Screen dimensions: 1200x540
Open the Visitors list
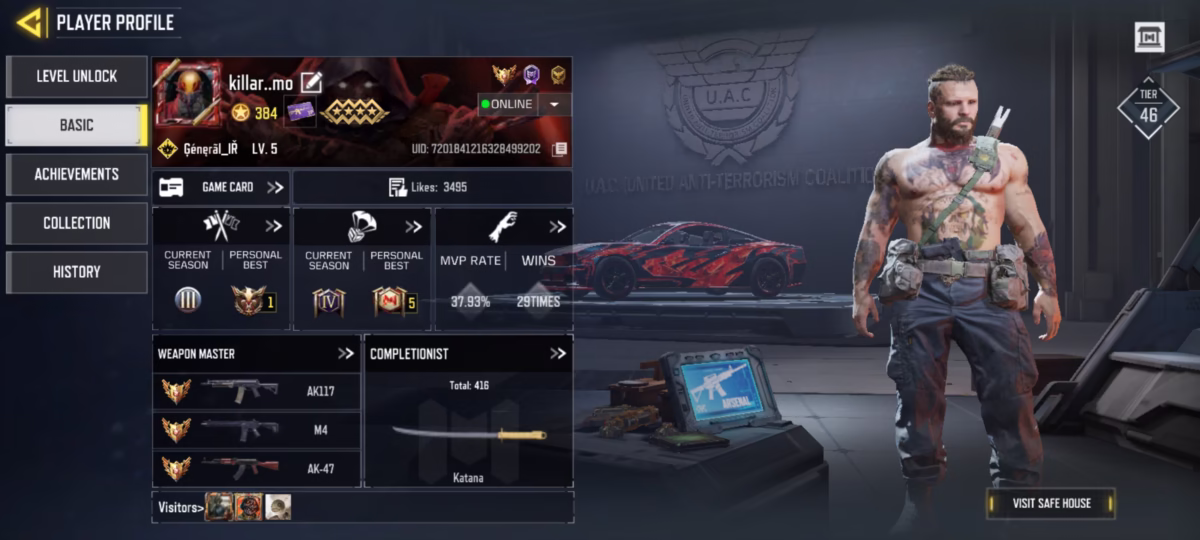[181, 507]
